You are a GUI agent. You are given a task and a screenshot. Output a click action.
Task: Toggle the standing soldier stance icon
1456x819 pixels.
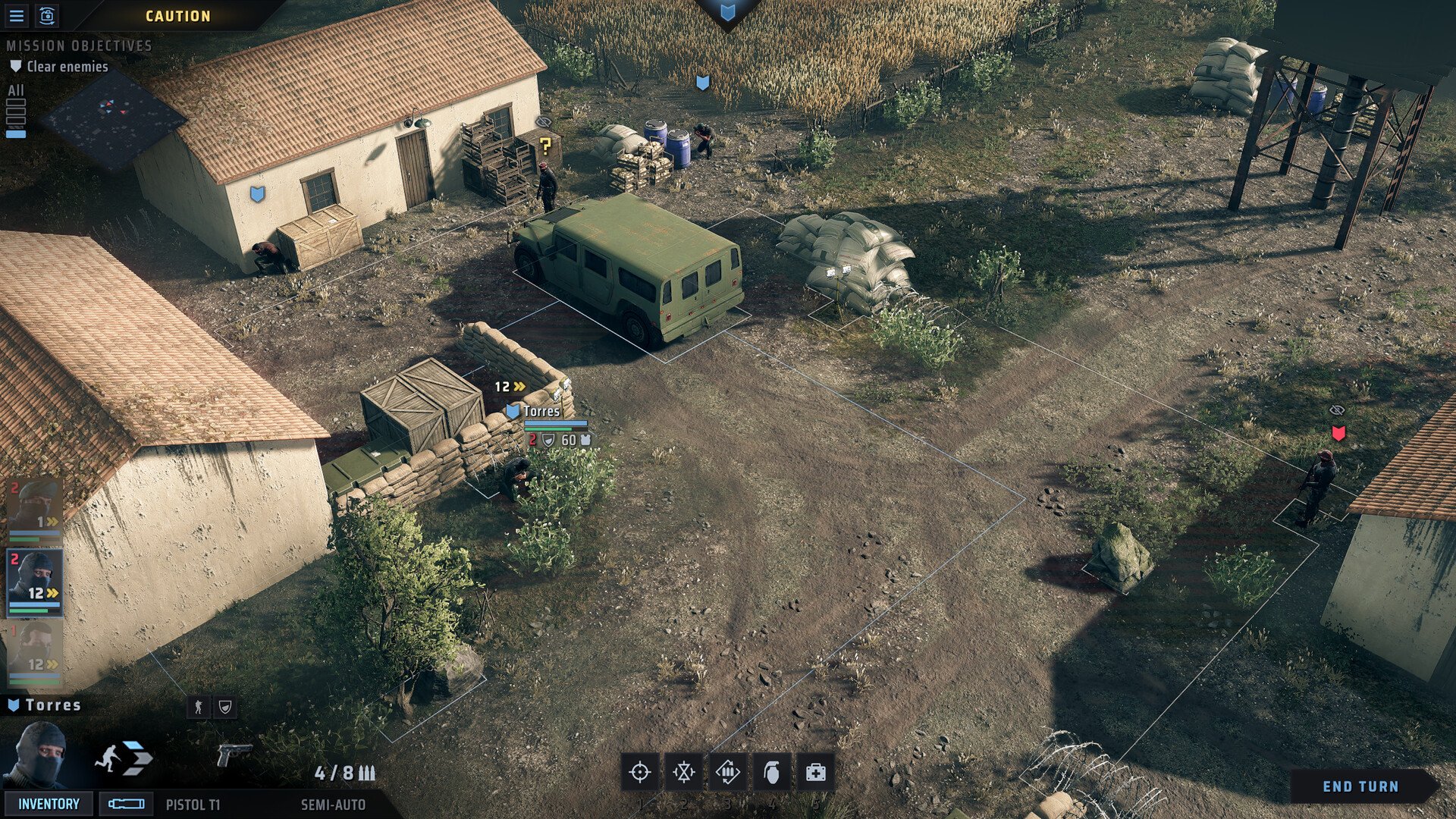tap(199, 707)
